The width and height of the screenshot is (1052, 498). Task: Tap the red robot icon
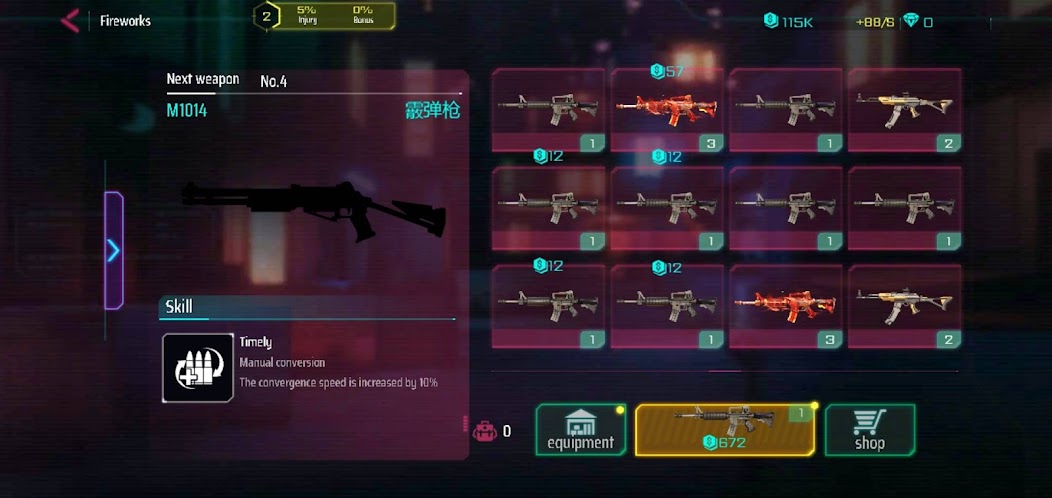pos(485,431)
